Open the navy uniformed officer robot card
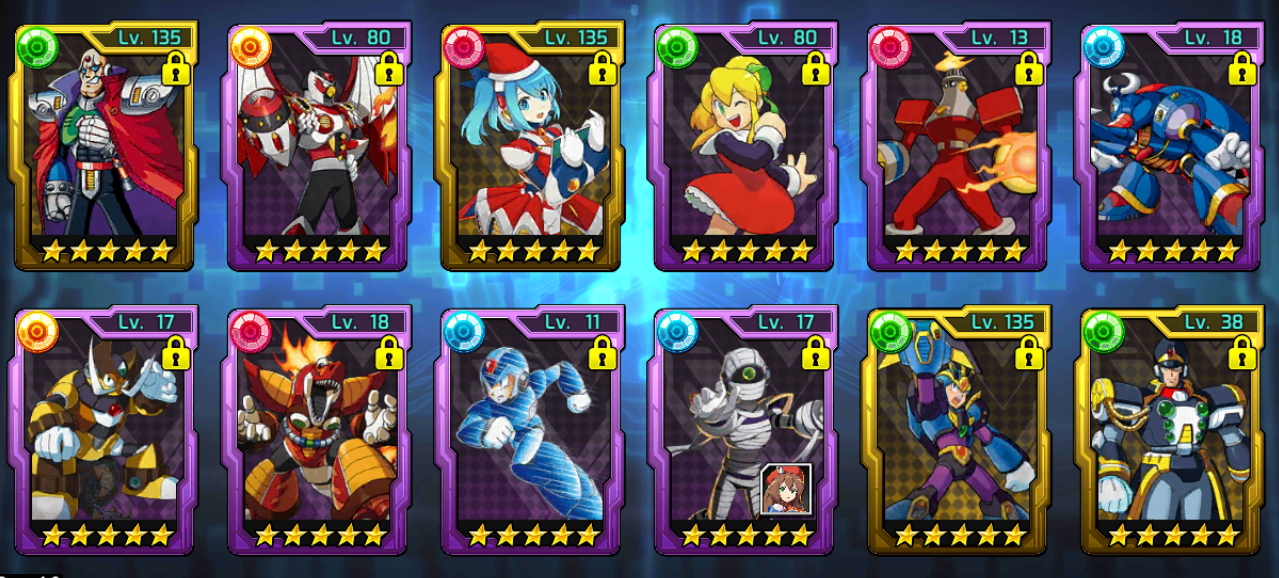 point(1170,430)
